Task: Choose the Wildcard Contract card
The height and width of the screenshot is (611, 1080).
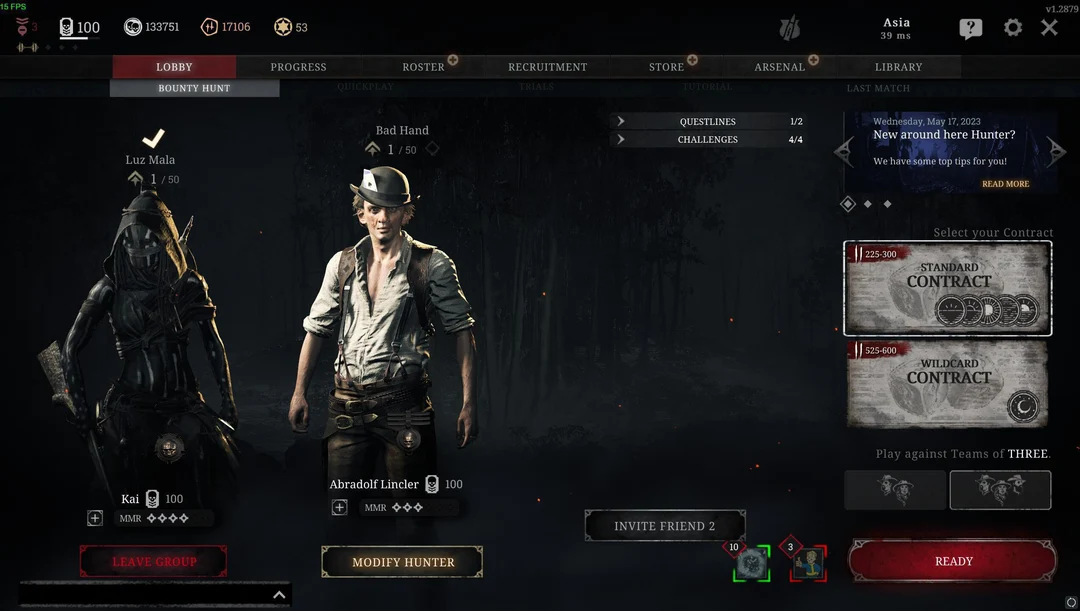Action: (x=947, y=384)
